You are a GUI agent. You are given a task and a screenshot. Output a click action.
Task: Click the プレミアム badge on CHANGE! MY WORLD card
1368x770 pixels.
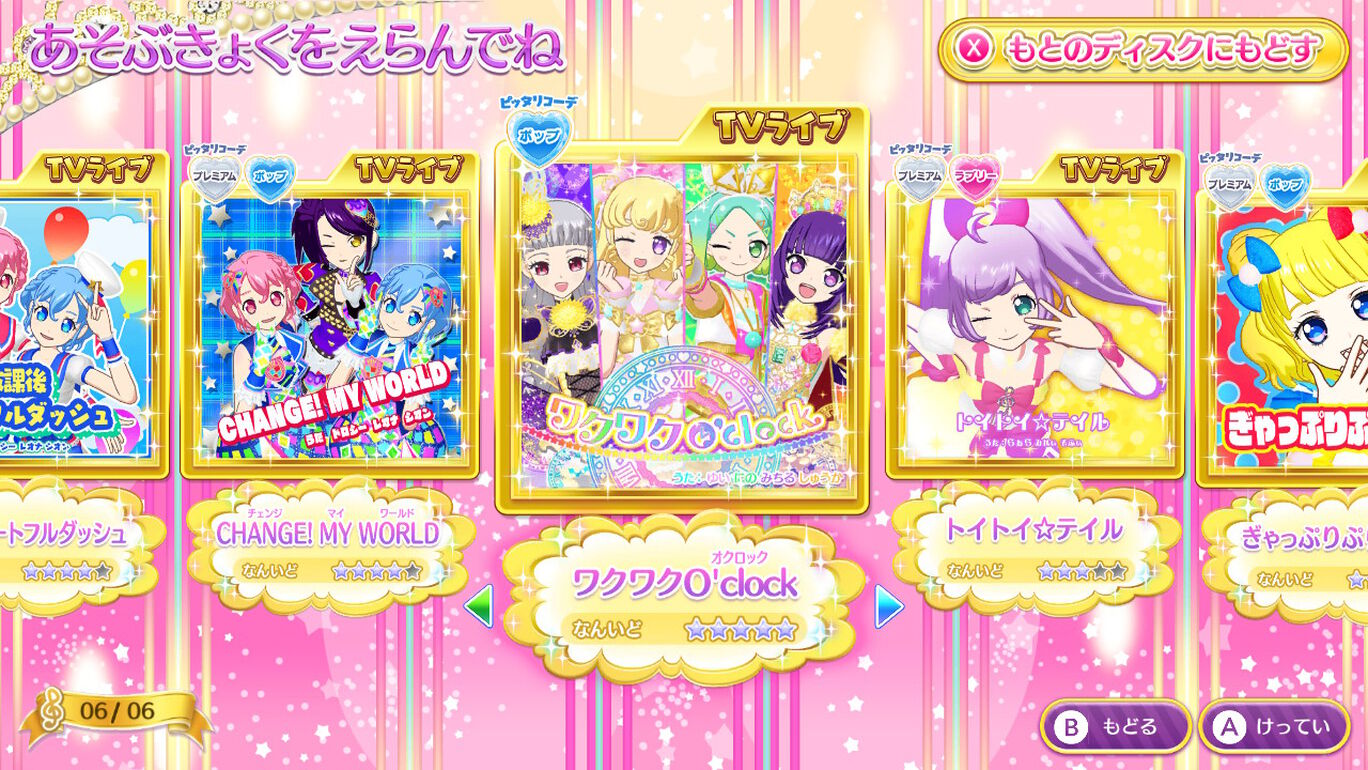(215, 175)
